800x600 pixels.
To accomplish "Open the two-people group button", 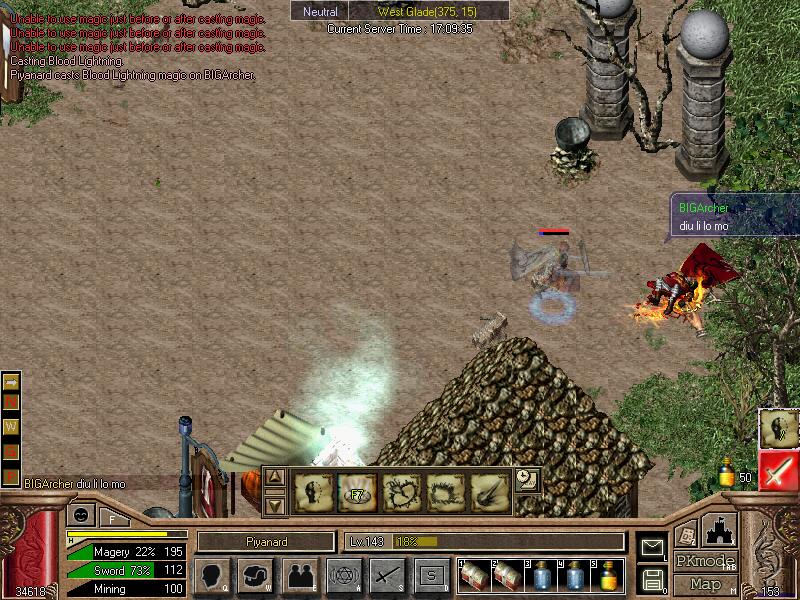I will [300, 576].
